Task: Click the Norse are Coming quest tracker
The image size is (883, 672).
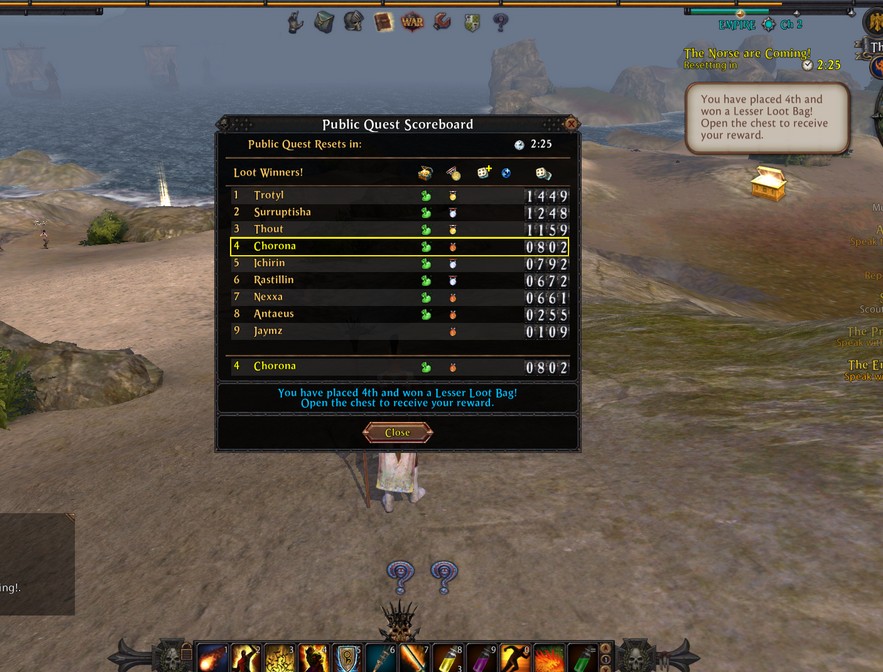Action: point(747,53)
